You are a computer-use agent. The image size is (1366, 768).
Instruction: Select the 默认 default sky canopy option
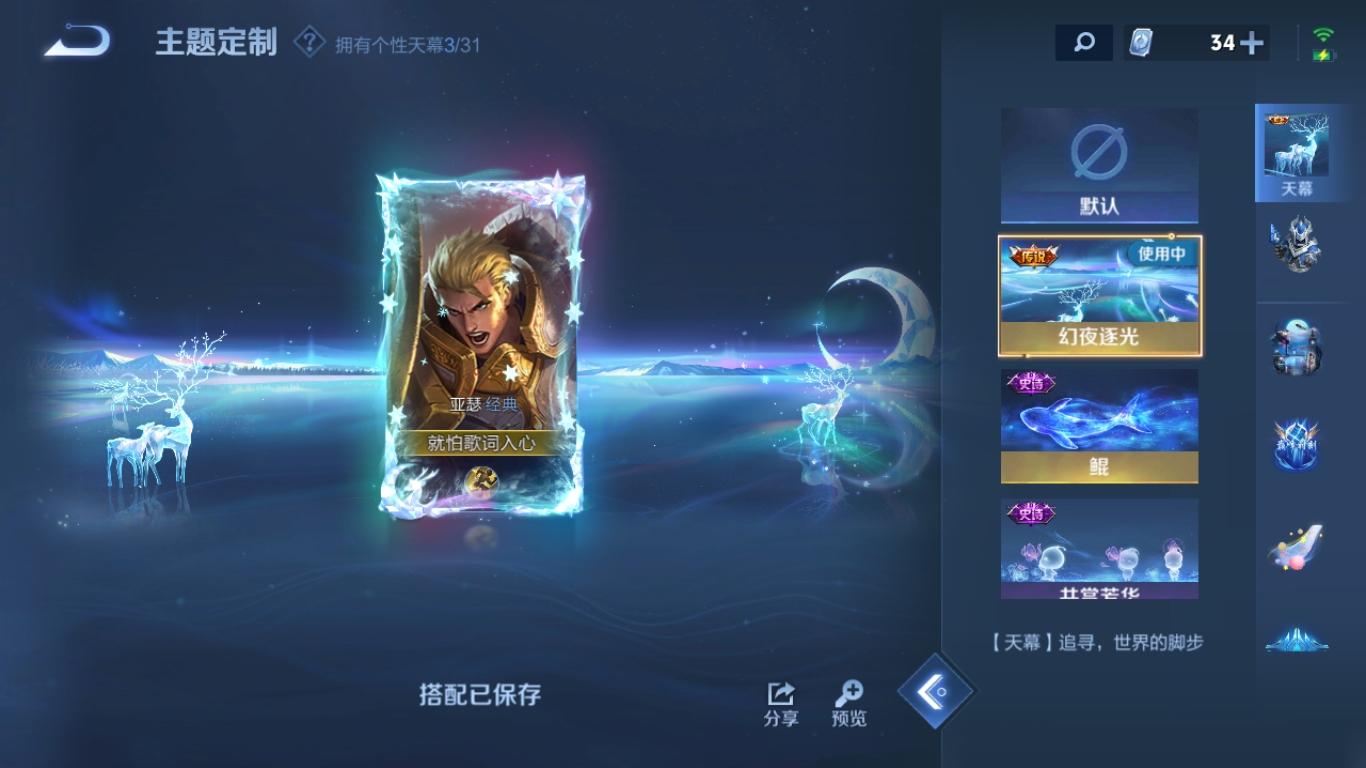coord(1098,165)
